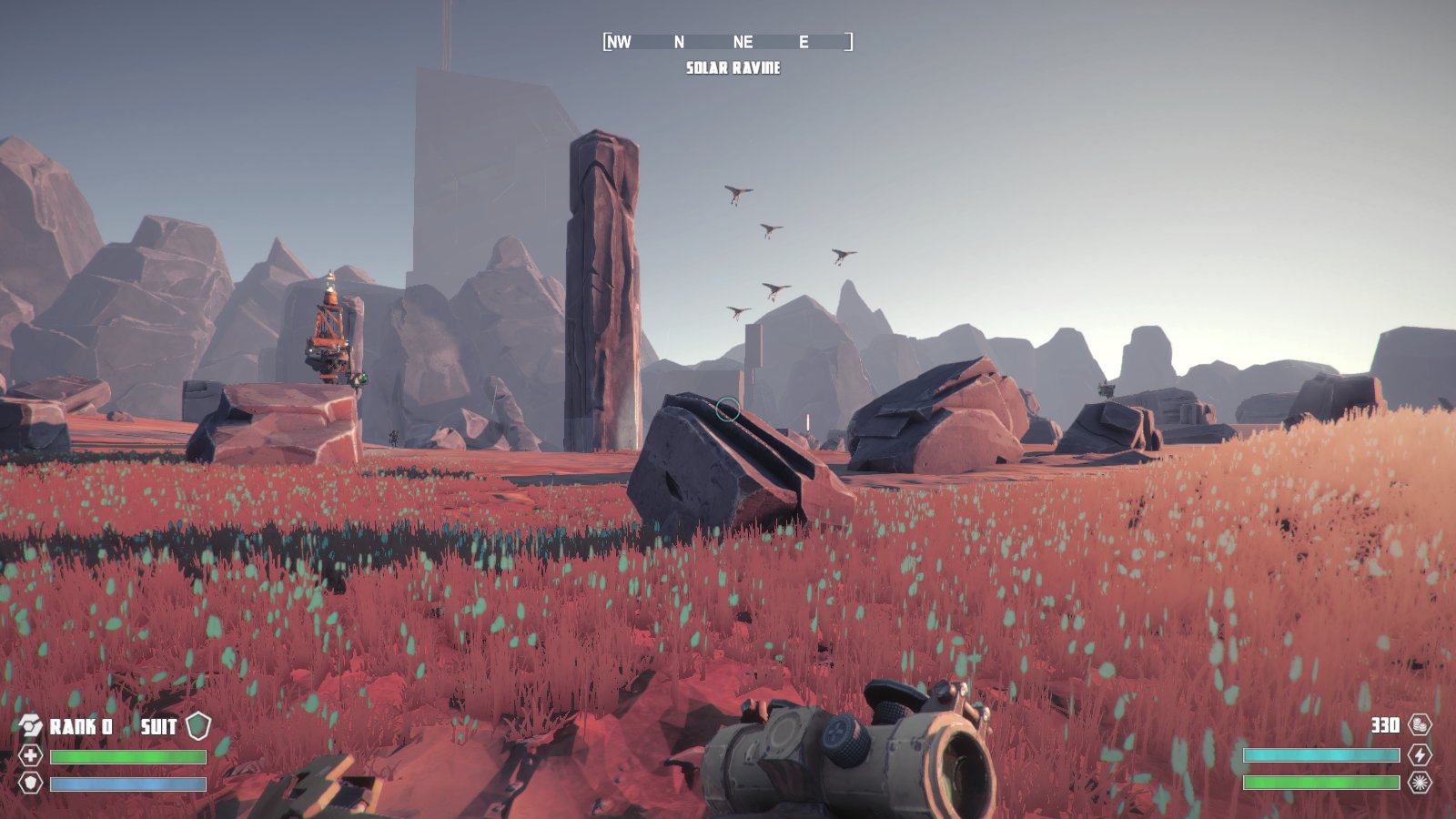Click the aiming reticle at screen center
The height and width of the screenshot is (819, 1456).
click(727, 409)
